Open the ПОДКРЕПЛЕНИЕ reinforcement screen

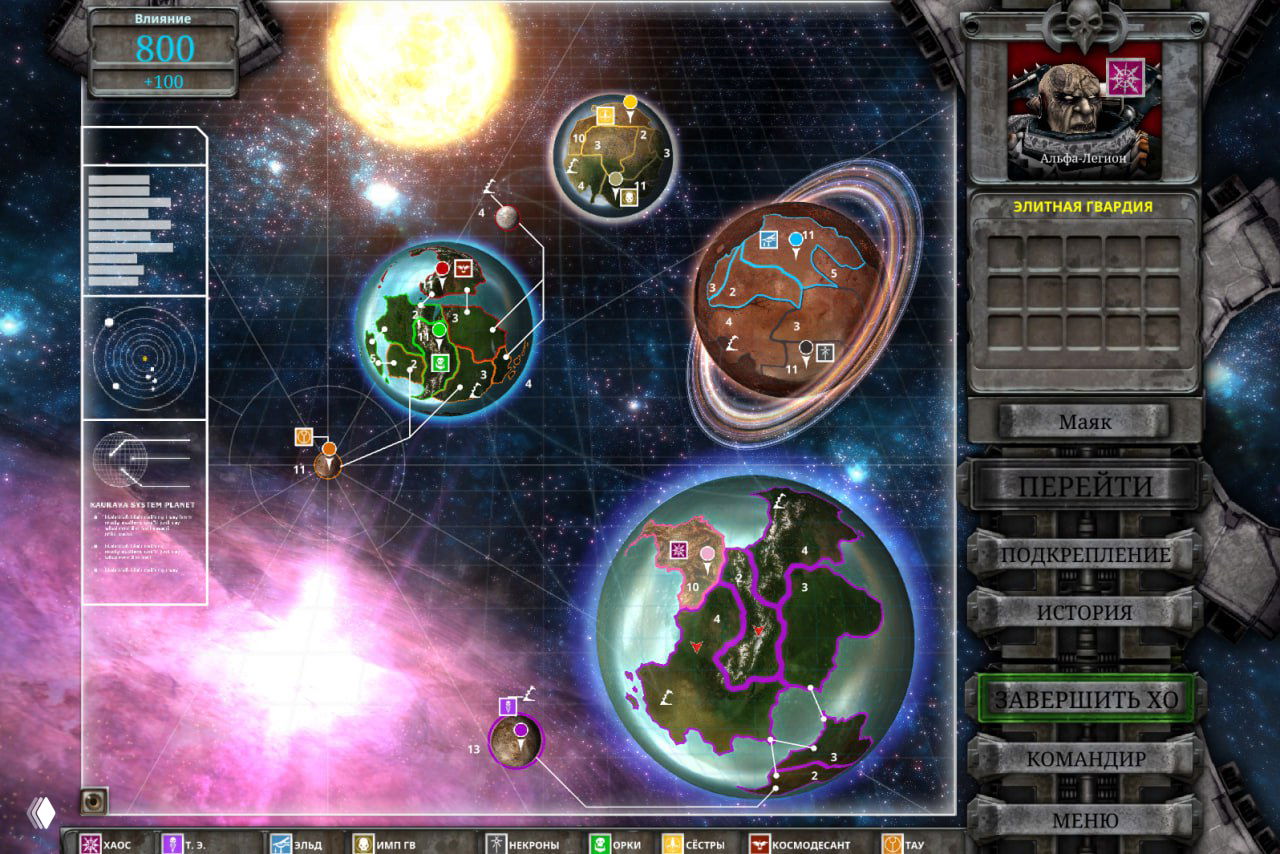(x=1085, y=554)
